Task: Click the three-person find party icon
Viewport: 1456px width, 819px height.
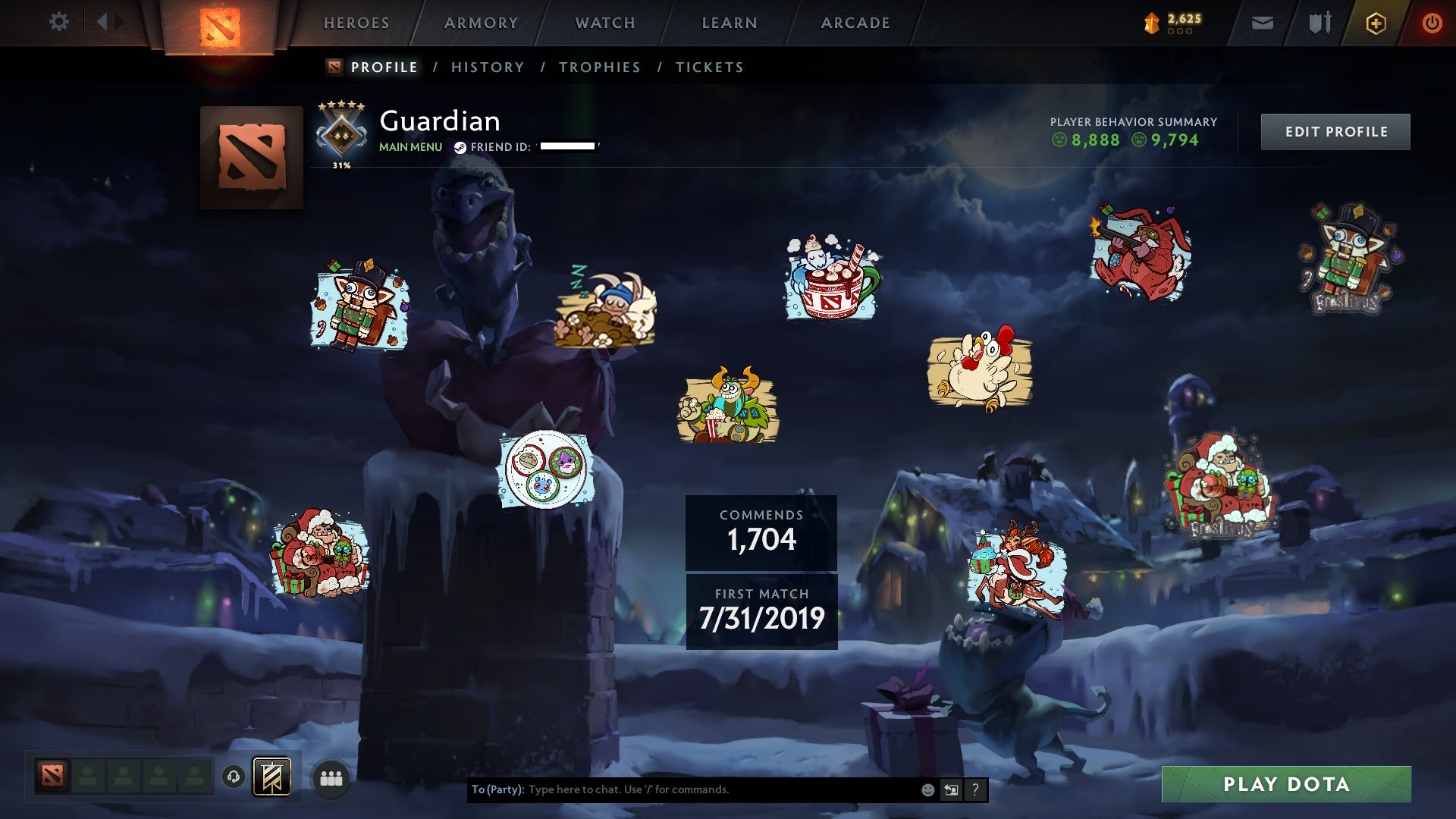Action: [330, 777]
